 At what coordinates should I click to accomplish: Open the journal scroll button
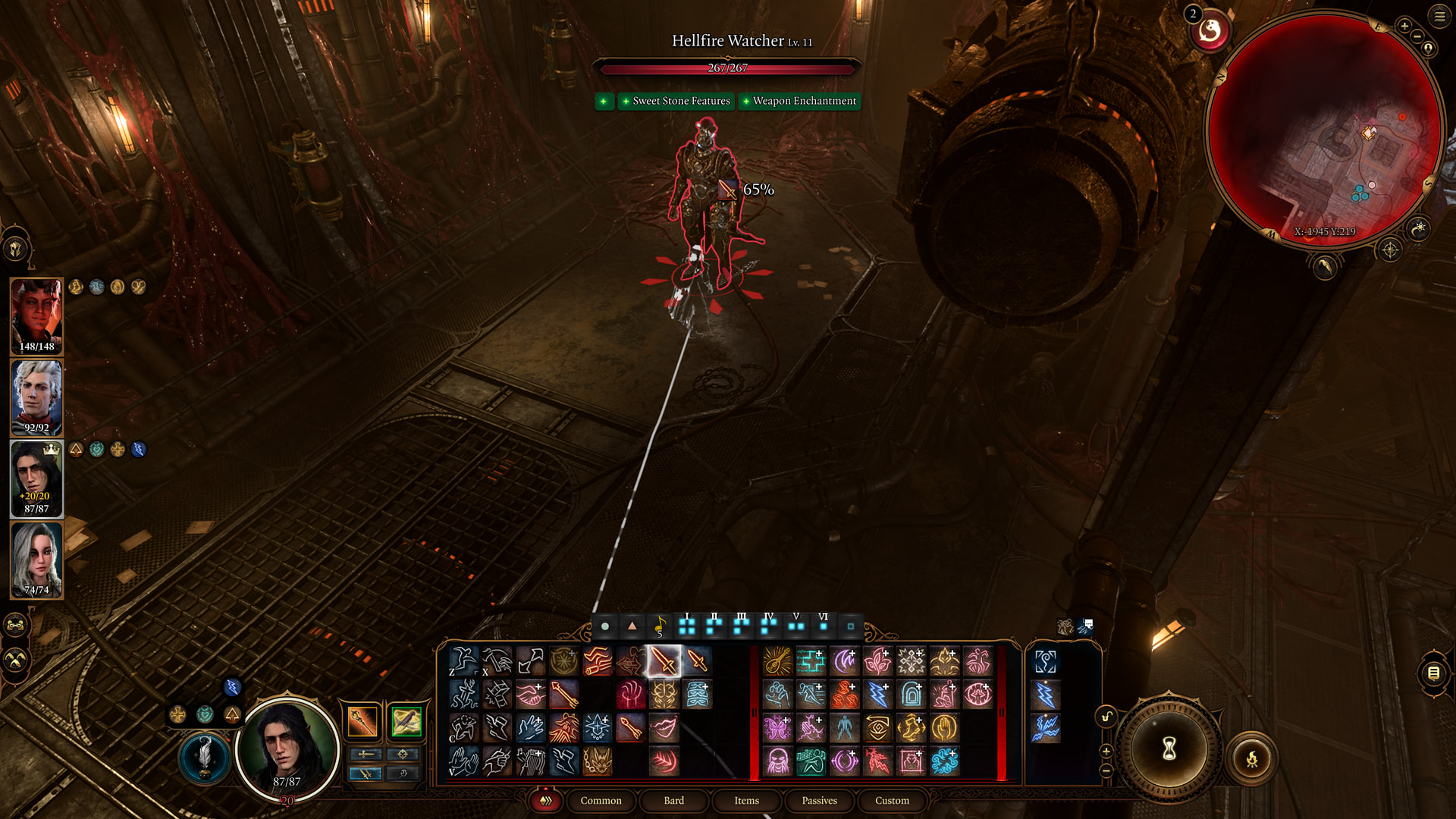[x=1433, y=673]
